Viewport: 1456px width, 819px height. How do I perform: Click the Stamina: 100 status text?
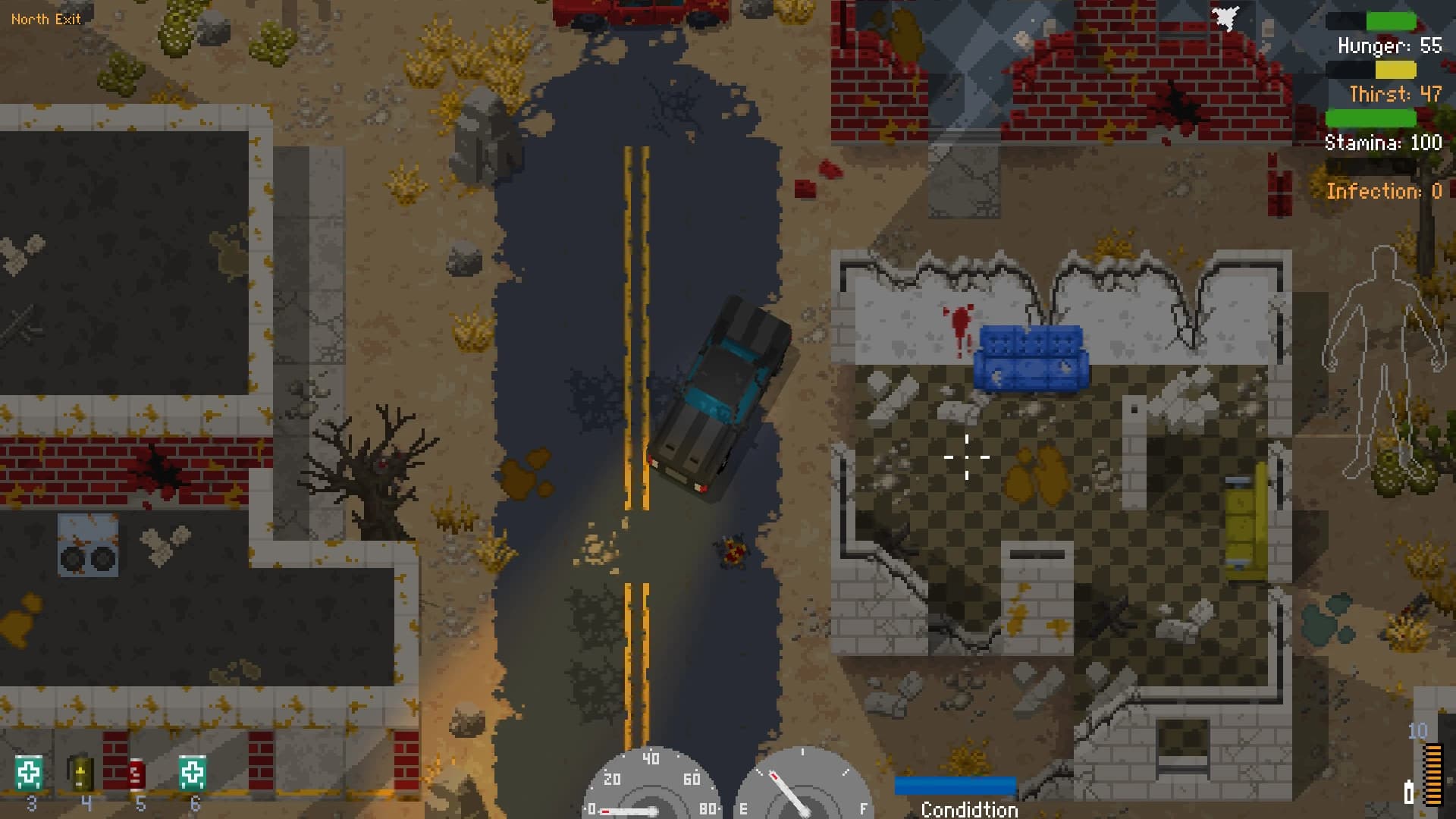(1383, 143)
